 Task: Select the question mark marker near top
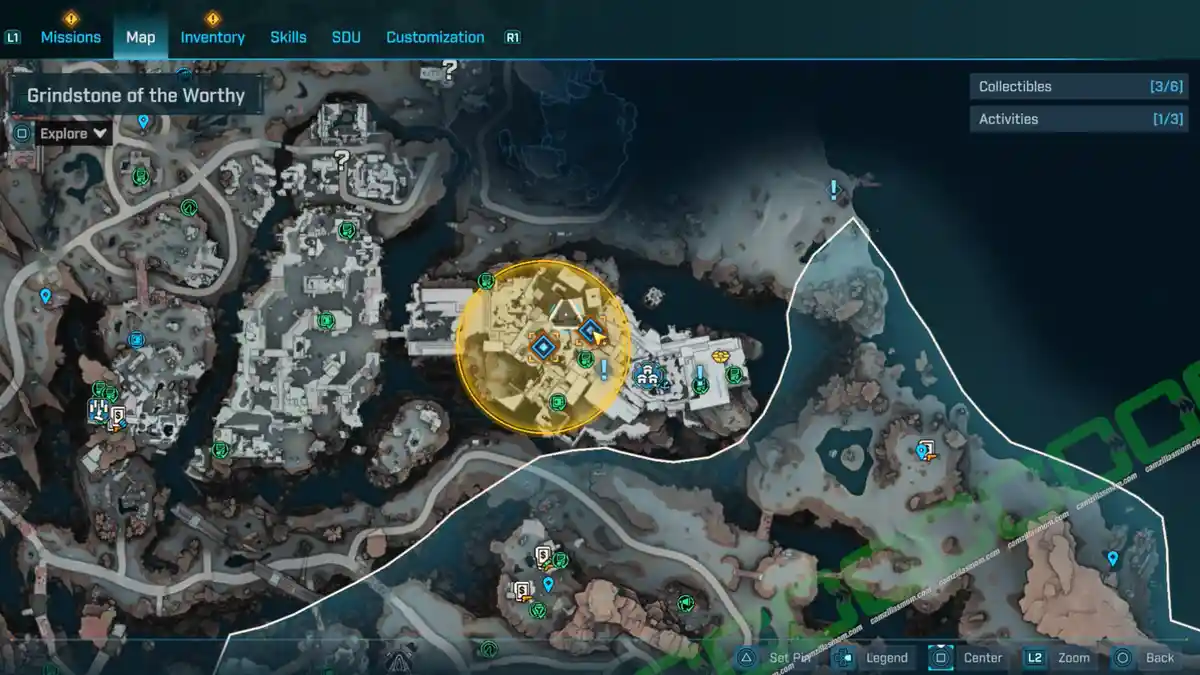[450, 70]
